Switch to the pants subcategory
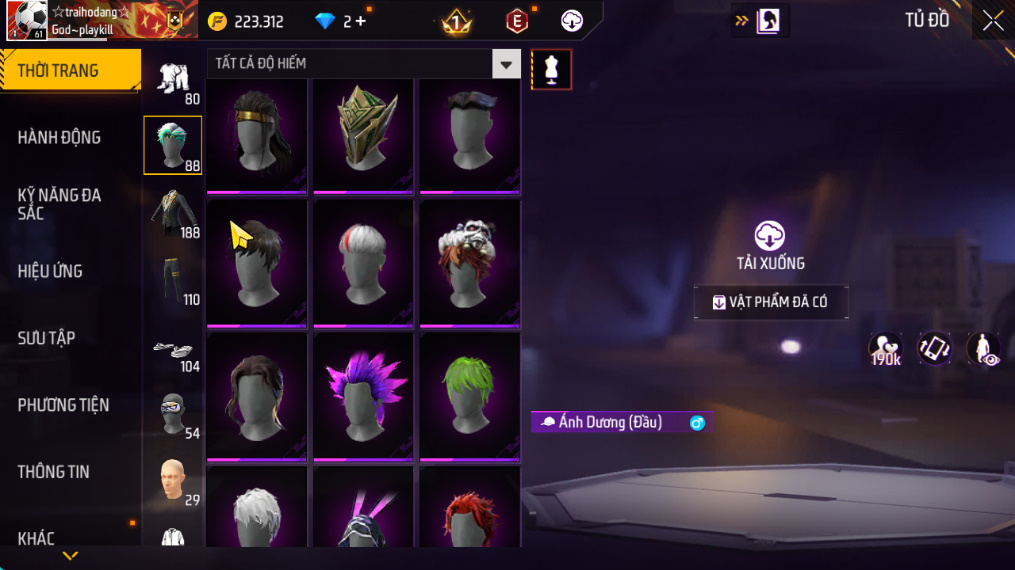 pyautogui.click(x=173, y=280)
